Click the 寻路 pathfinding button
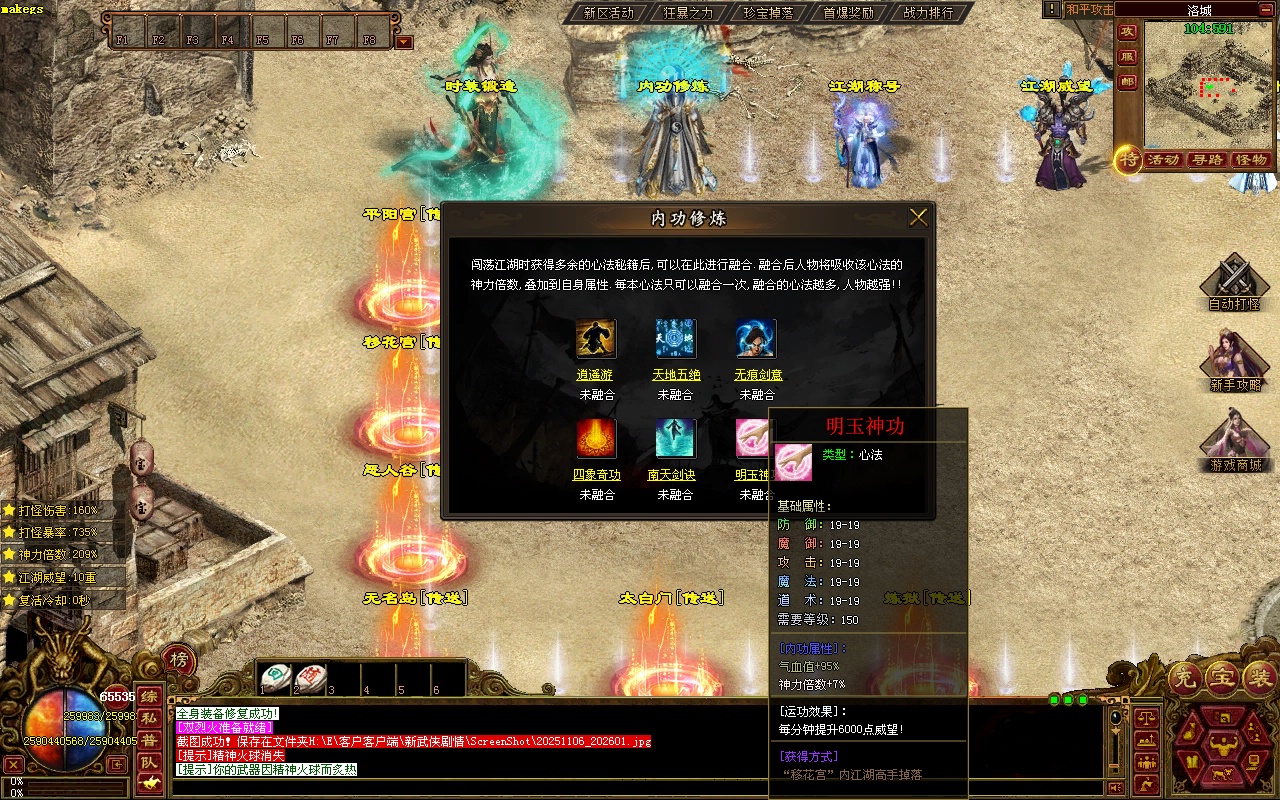The height and width of the screenshot is (800, 1280). tap(1208, 160)
